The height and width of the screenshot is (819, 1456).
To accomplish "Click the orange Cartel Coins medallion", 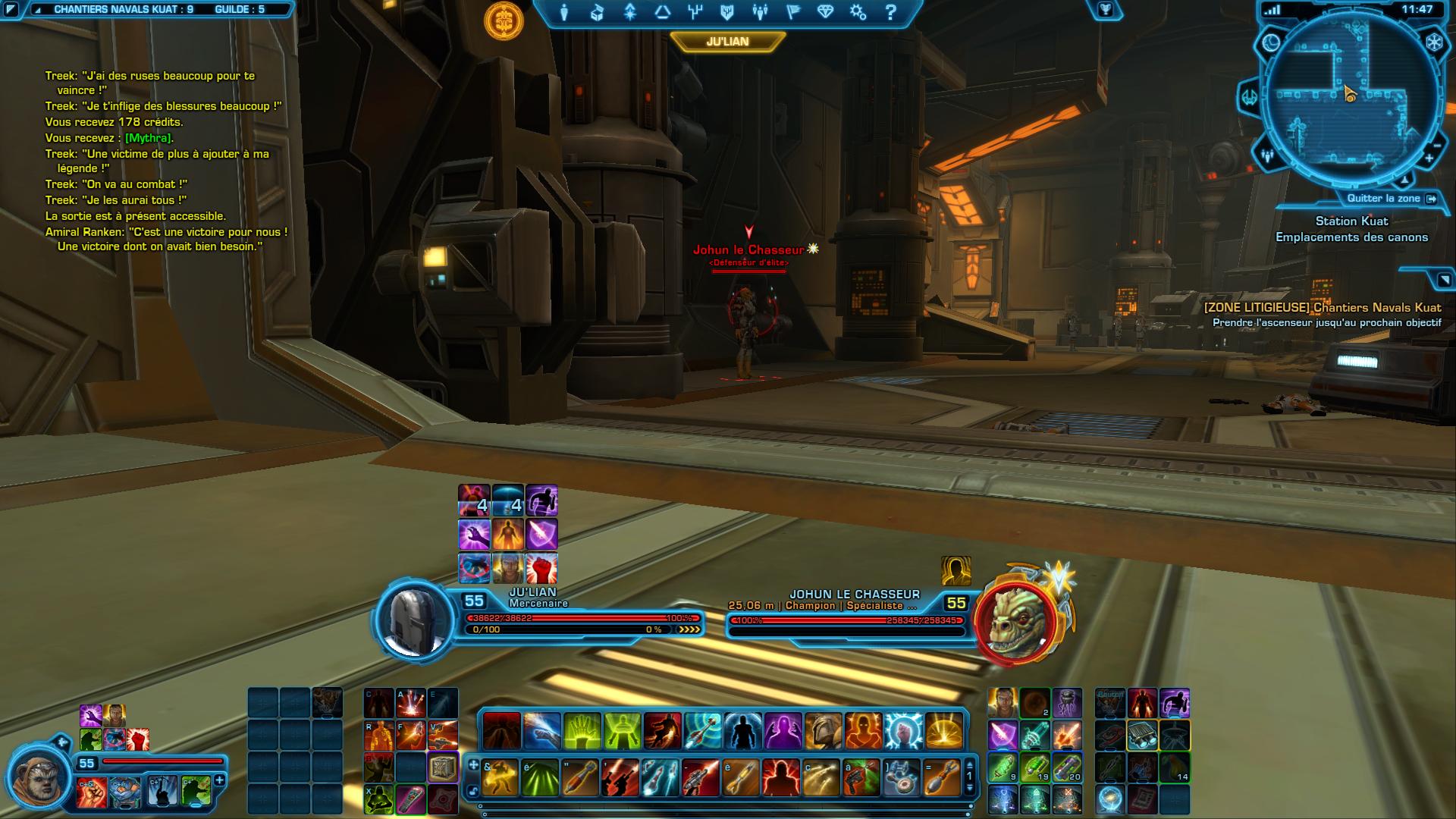I will pyautogui.click(x=504, y=20).
